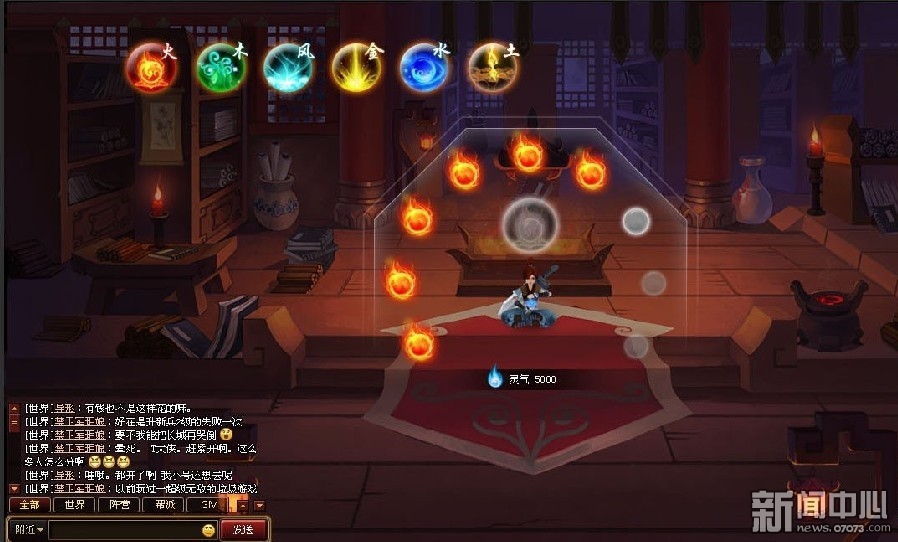Select the Earth (土) element orb
The height and width of the screenshot is (542, 898).
[x=492, y=68]
